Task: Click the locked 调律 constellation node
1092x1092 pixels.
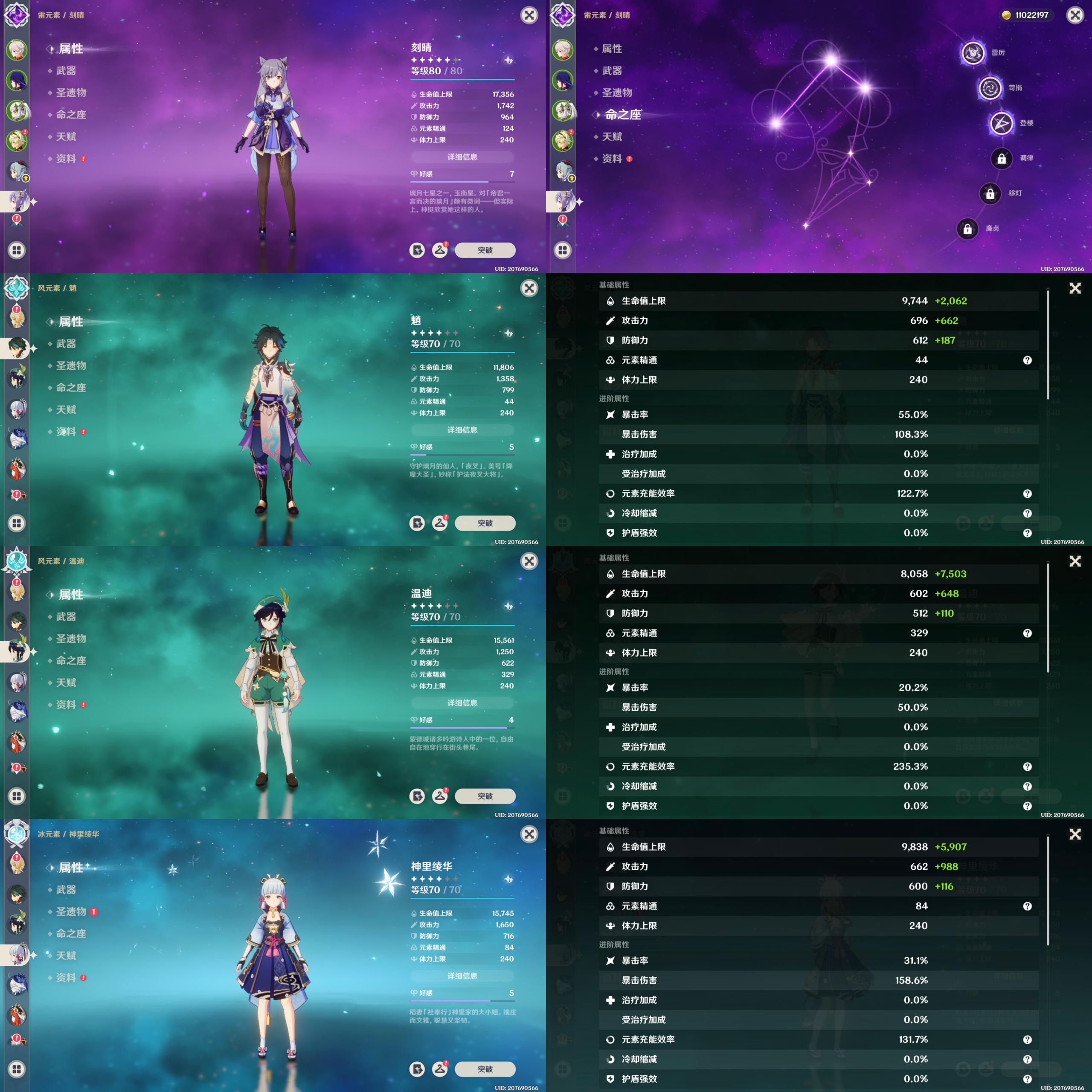Action: point(1001,159)
